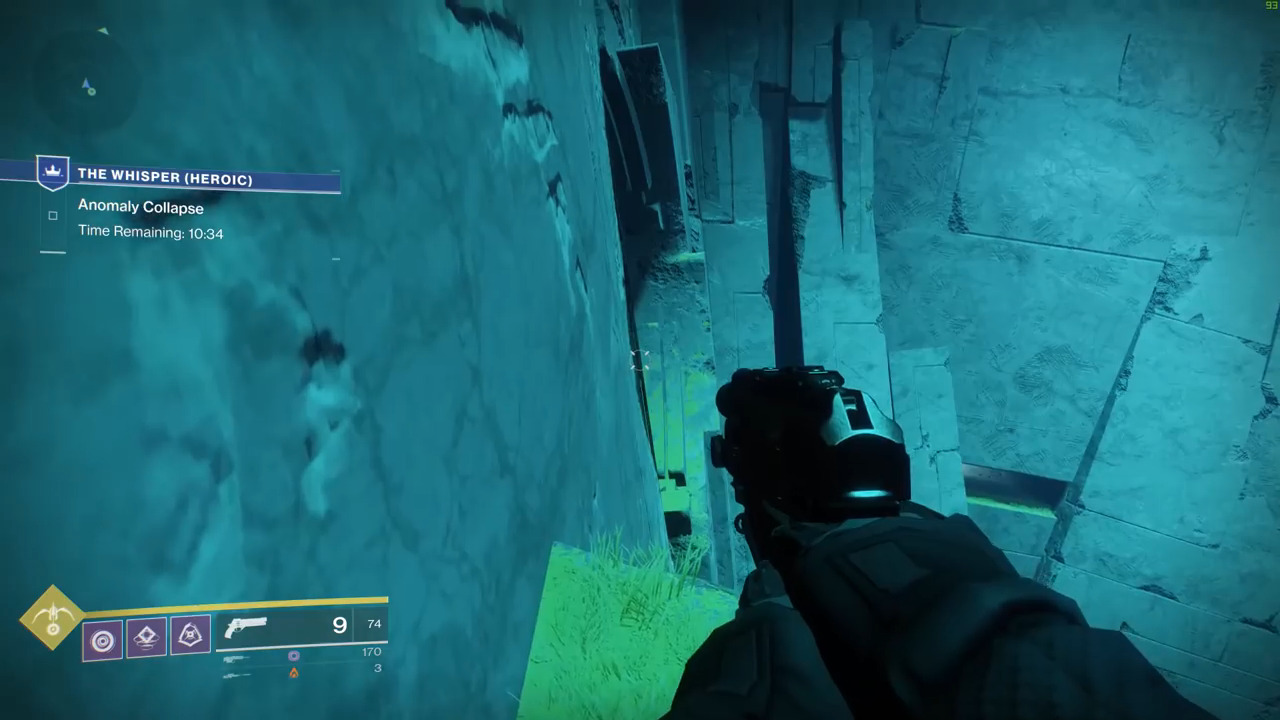The image size is (1280, 720).
Task: Use the circular vortex grenade ability
Action: [x=103, y=640]
